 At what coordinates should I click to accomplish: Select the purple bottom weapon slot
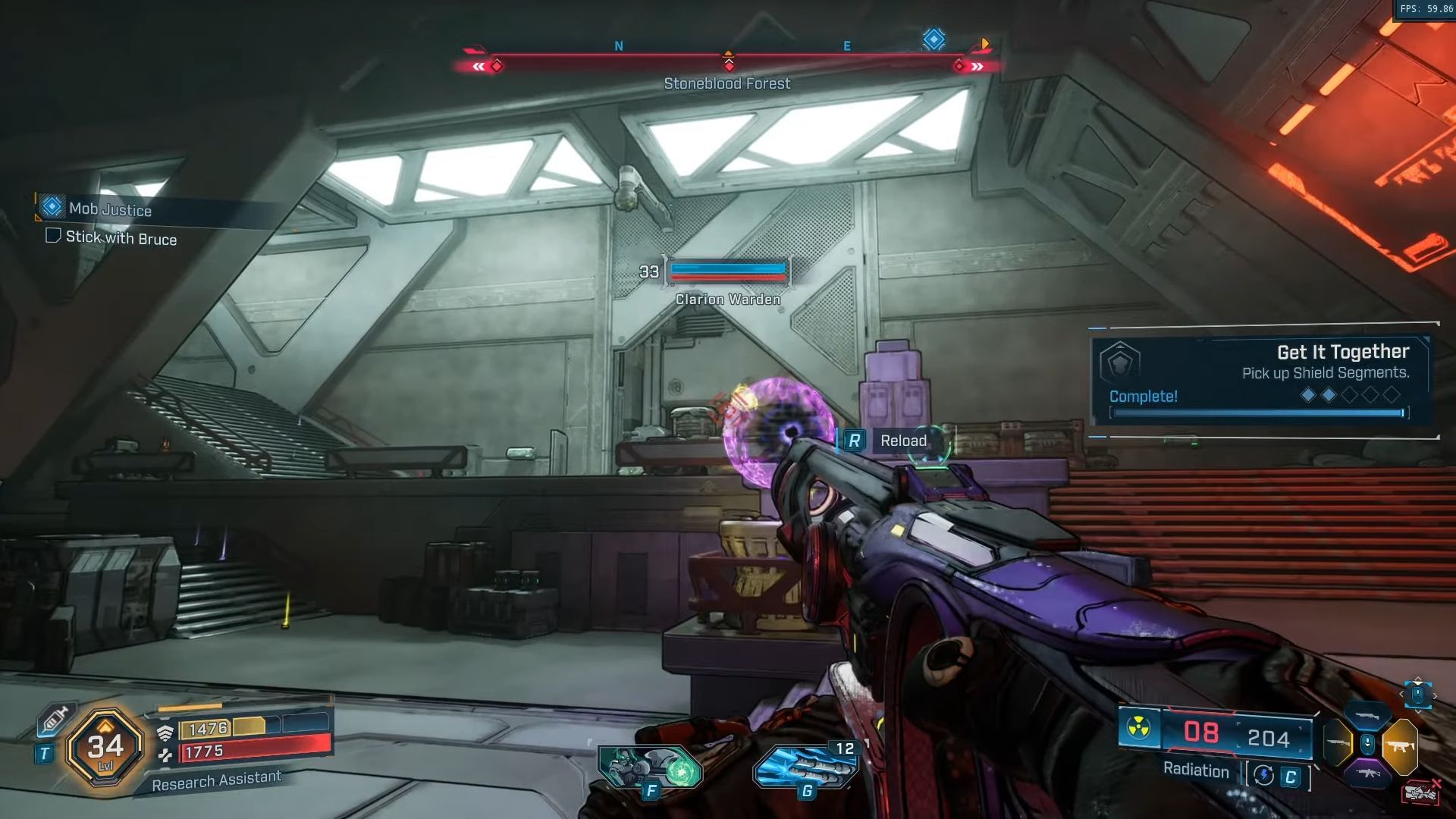click(1367, 774)
